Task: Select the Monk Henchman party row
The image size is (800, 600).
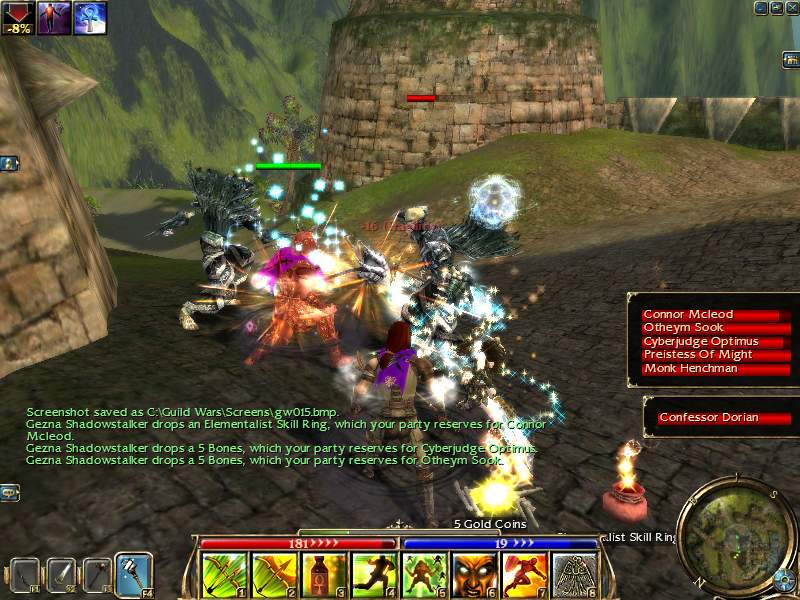Action: click(709, 368)
